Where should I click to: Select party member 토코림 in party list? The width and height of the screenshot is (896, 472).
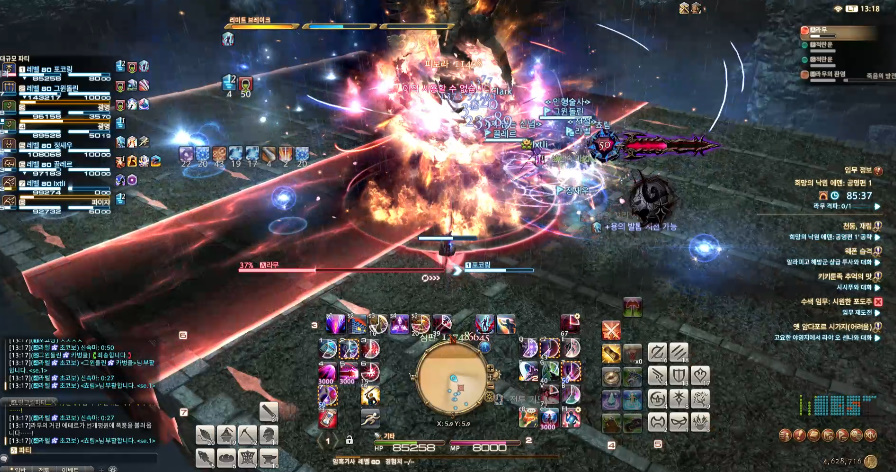pyautogui.click(x=60, y=70)
